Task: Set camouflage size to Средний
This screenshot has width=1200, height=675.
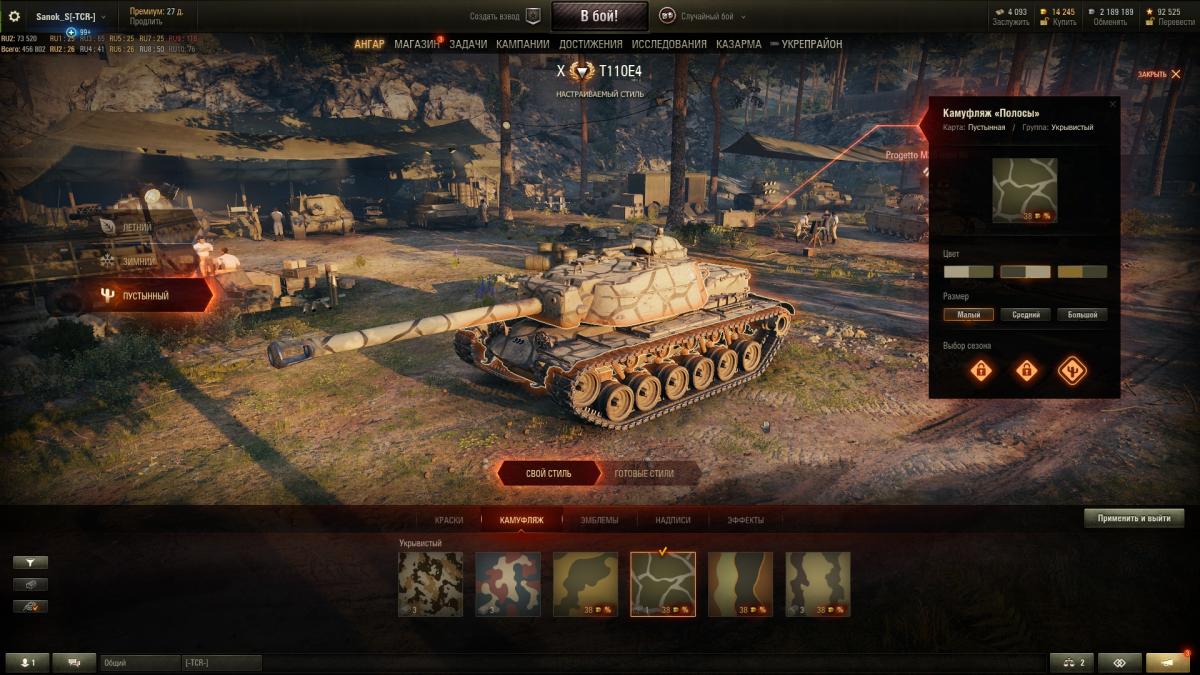Action: pyautogui.click(x=1025, y=315)
